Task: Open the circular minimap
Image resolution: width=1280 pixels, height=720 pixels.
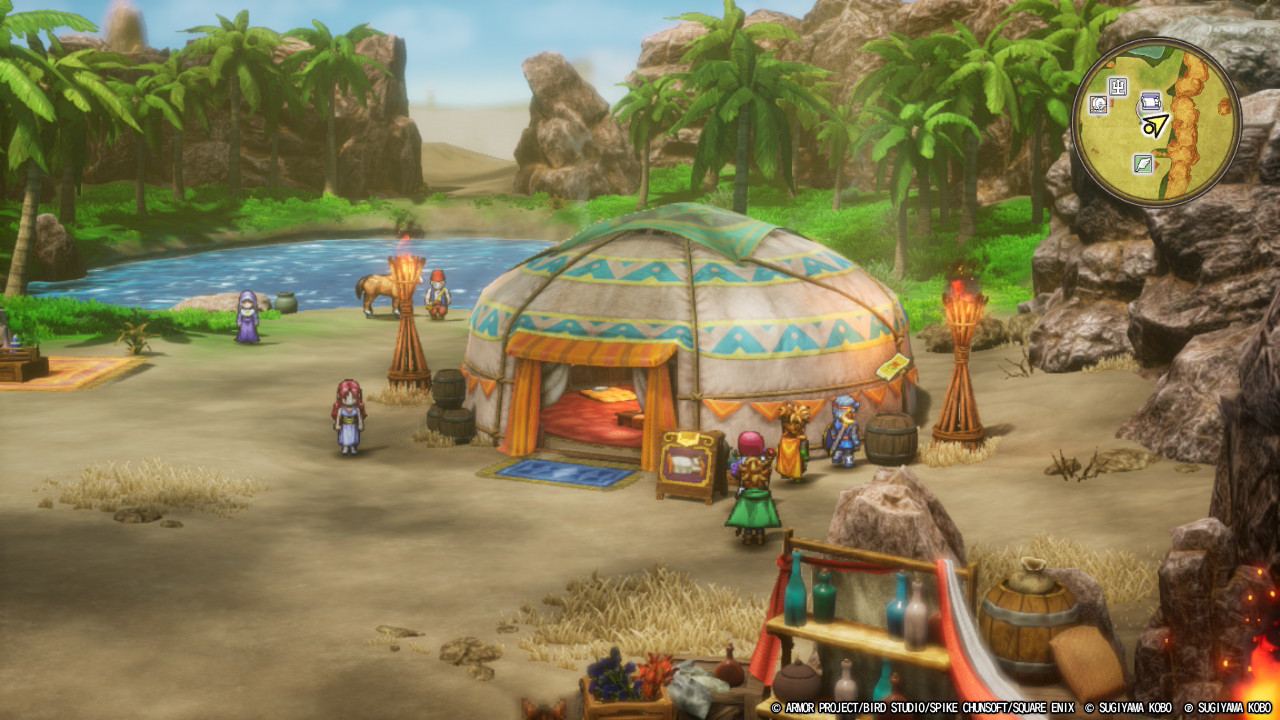Action: coord(1155,120)
